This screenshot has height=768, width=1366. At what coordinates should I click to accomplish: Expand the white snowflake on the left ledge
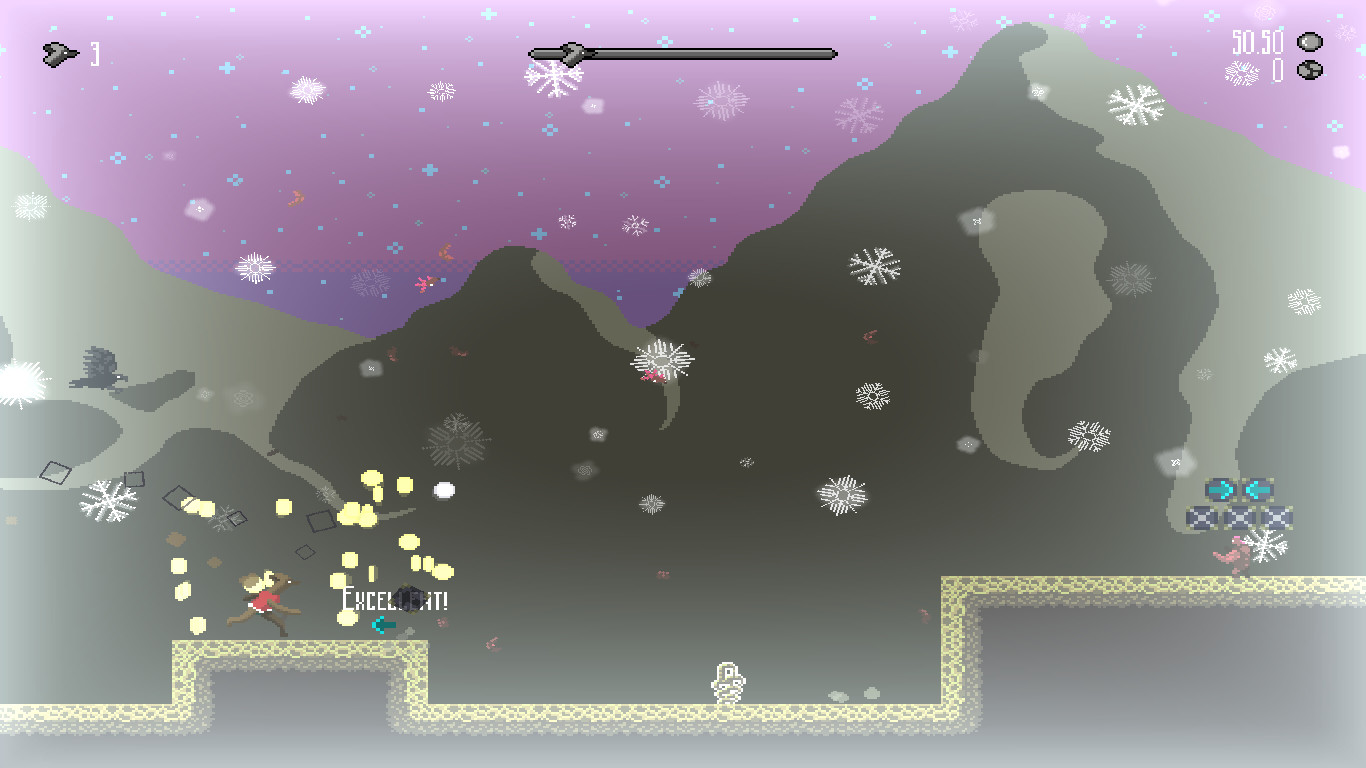110,500
